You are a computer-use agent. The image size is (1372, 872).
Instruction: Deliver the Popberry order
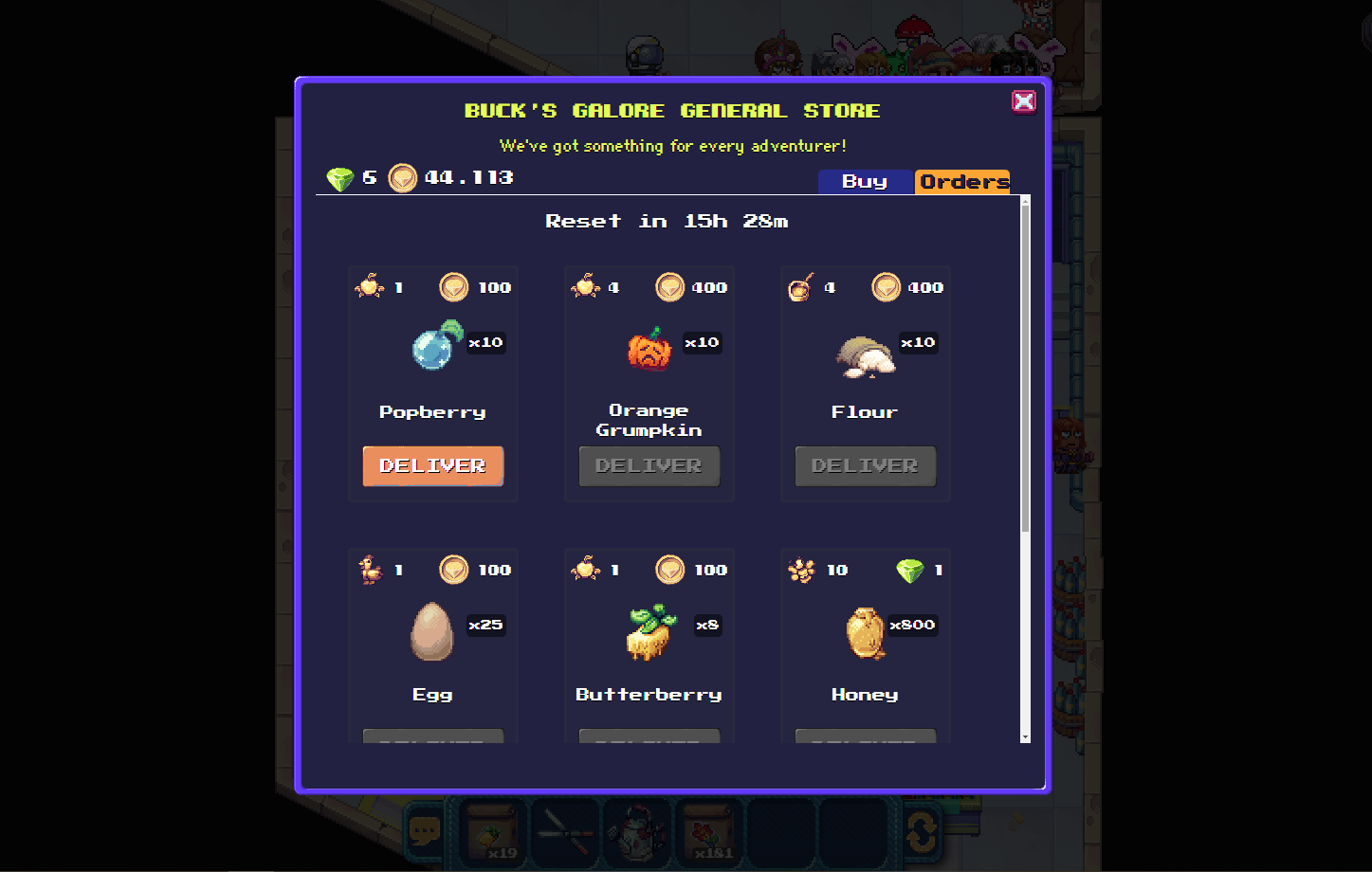tap(433, 465)
